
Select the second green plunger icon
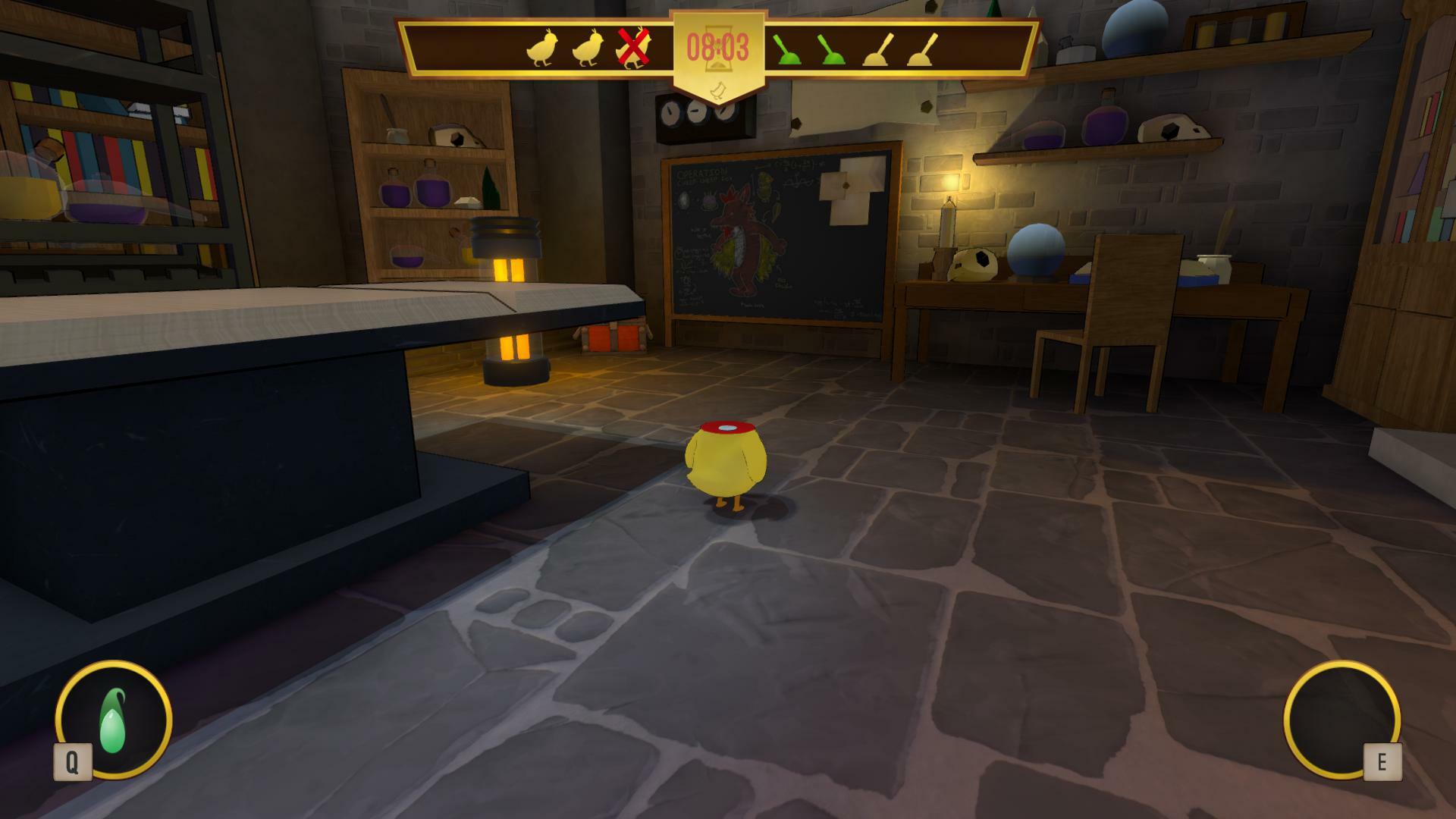(830, 49)
